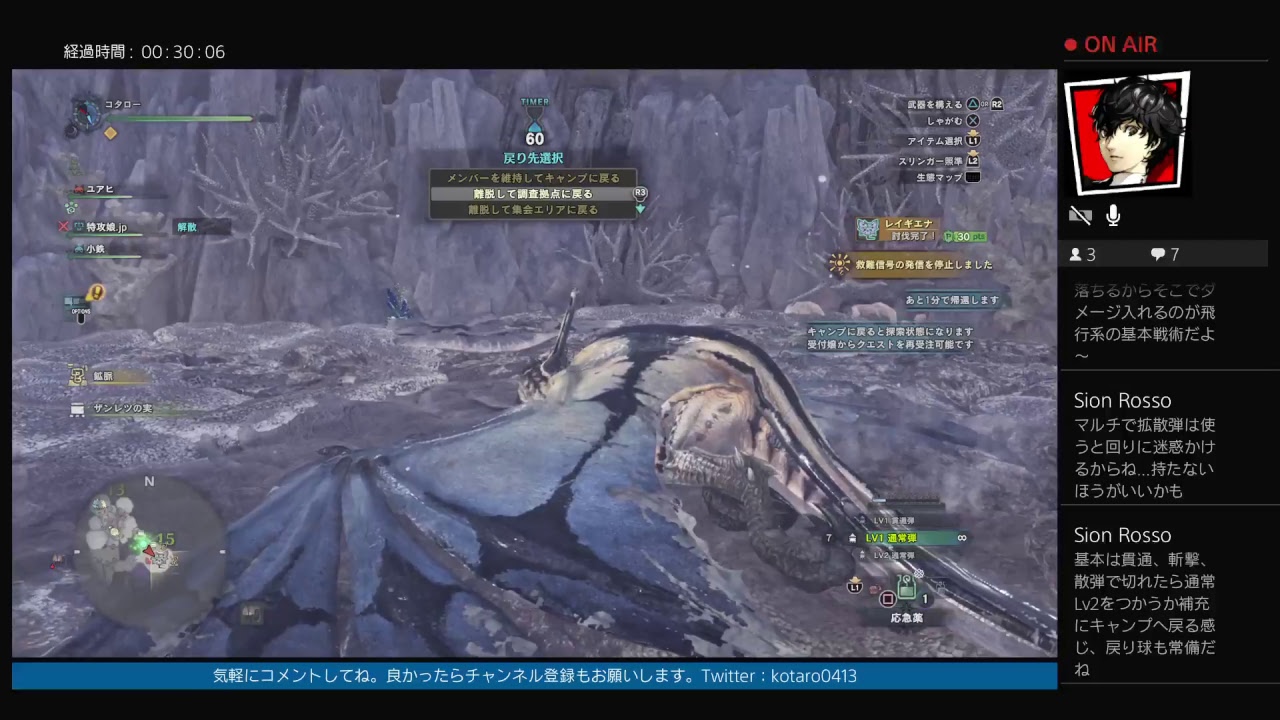
Task: Click the X crouch button icon
Action: 973,121
